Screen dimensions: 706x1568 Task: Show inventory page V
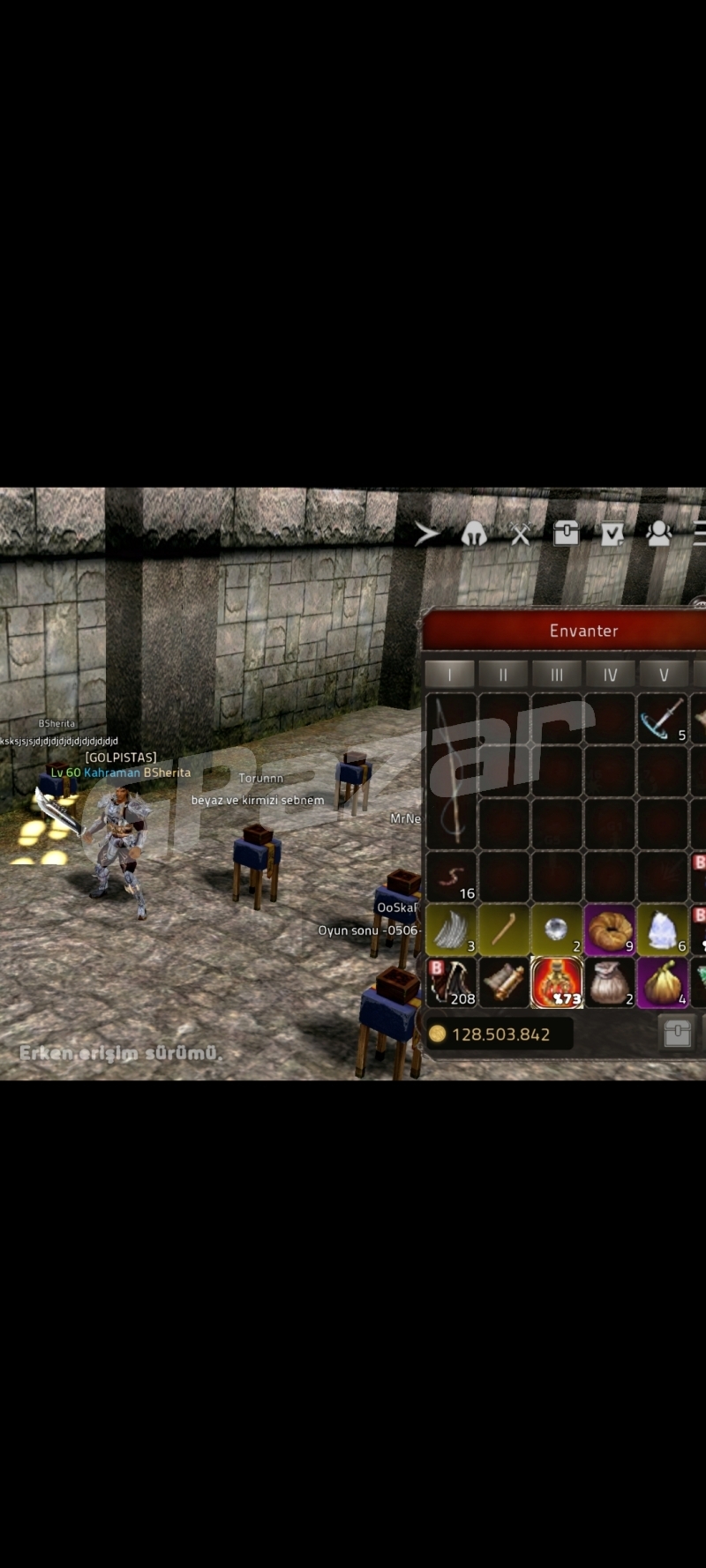pyautogui.click(x=664, y=675)
